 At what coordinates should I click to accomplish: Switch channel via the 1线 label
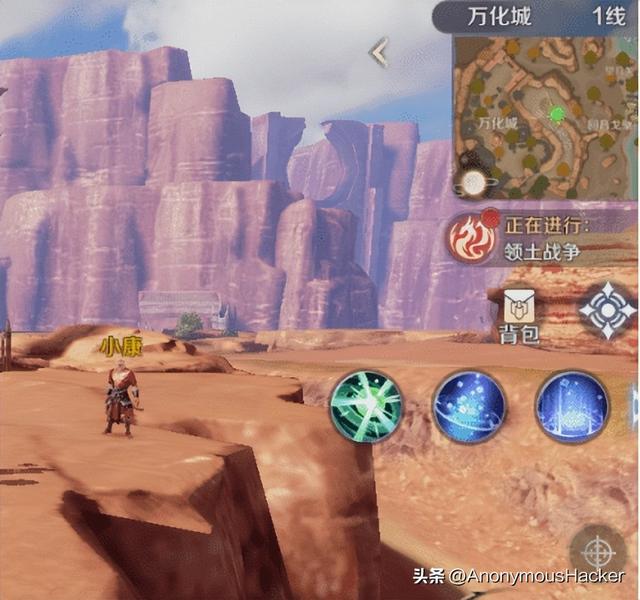click(x=608, y=16)
